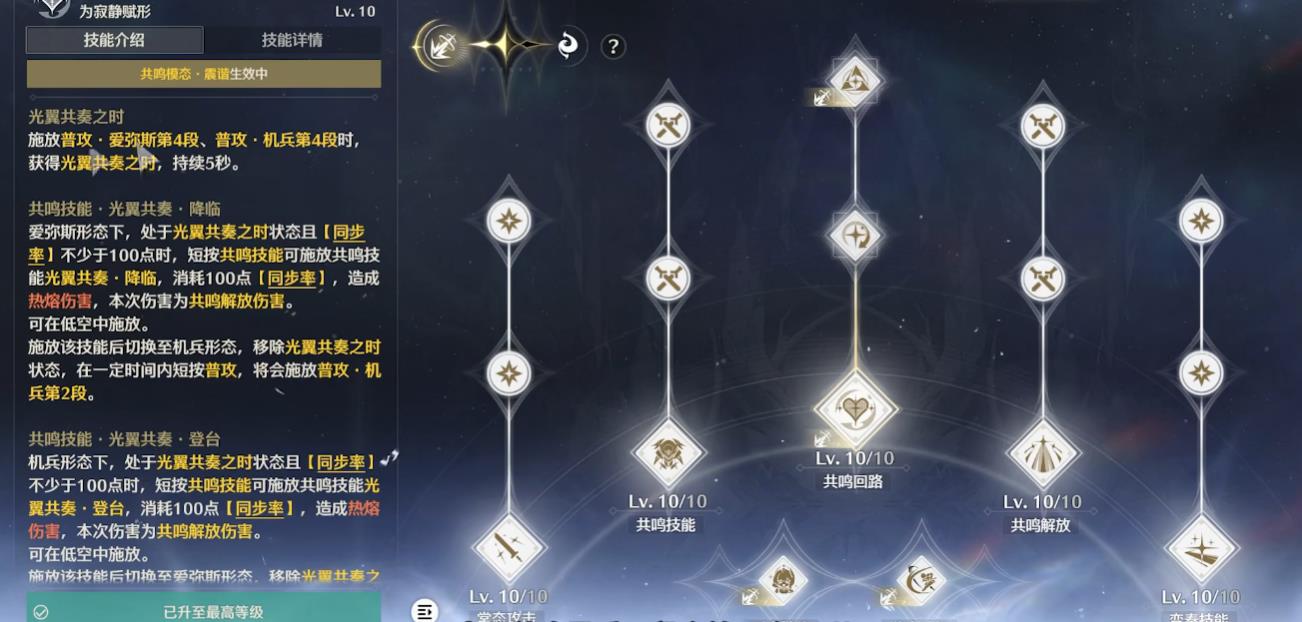Open the 共鸣解放 skill node

[1042, 453]
